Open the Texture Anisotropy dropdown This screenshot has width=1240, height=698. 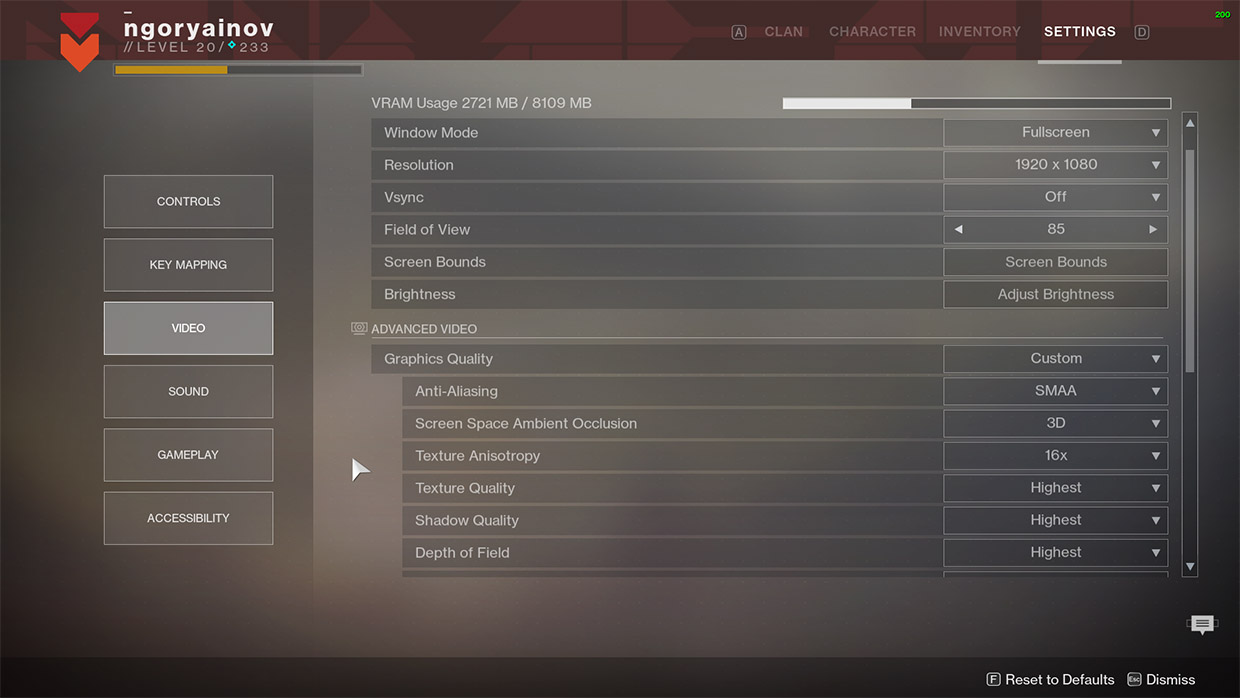pyautogui.click(x=1056, y=455)
